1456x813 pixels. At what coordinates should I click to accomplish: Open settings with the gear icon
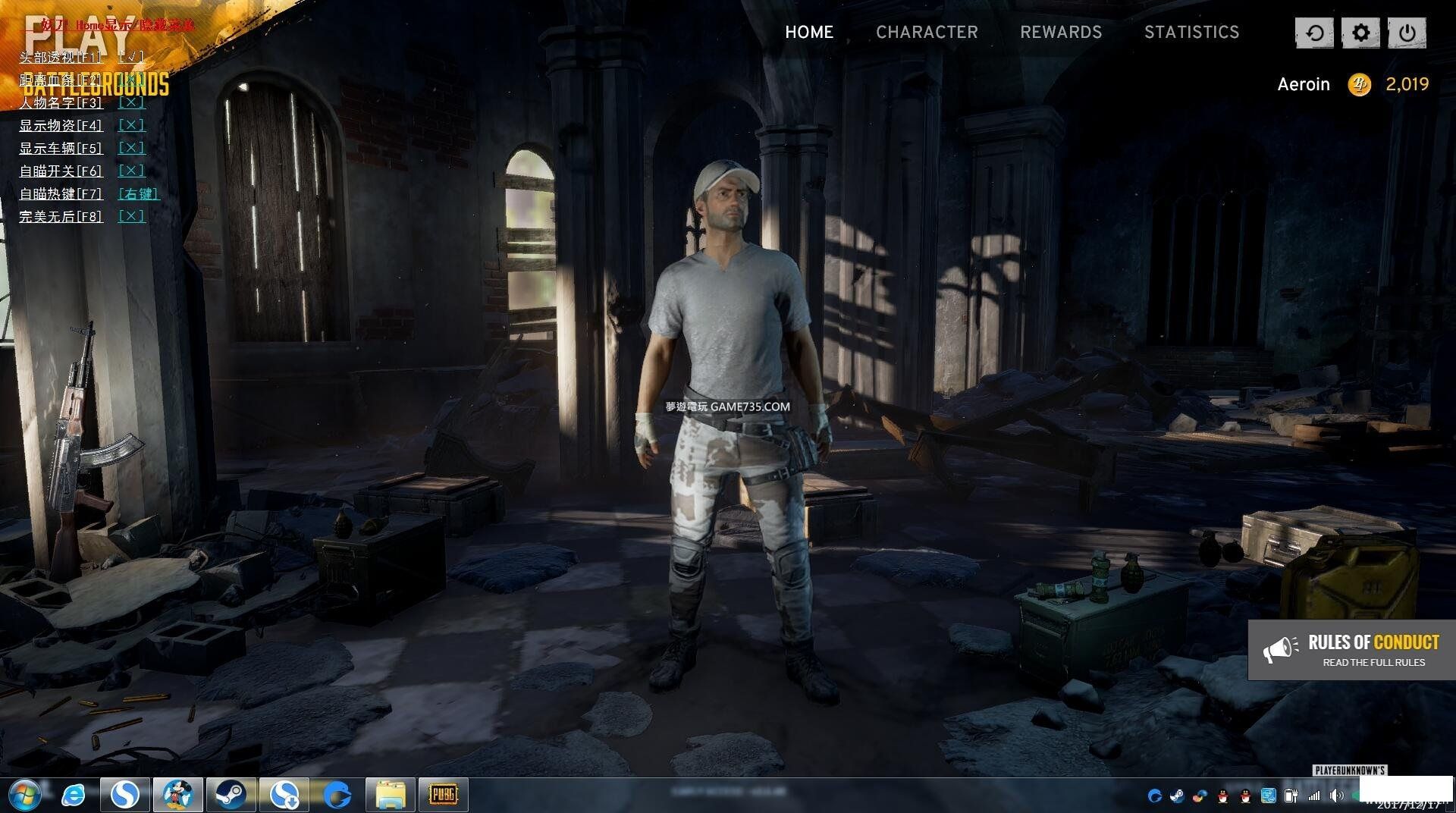[1360, 33]
